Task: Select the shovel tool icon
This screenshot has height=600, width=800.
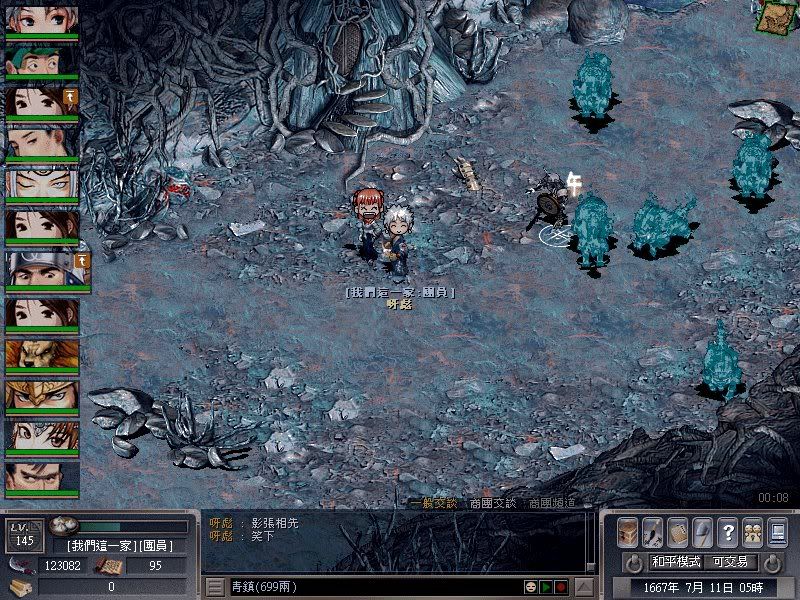Action: pos(702,532)
